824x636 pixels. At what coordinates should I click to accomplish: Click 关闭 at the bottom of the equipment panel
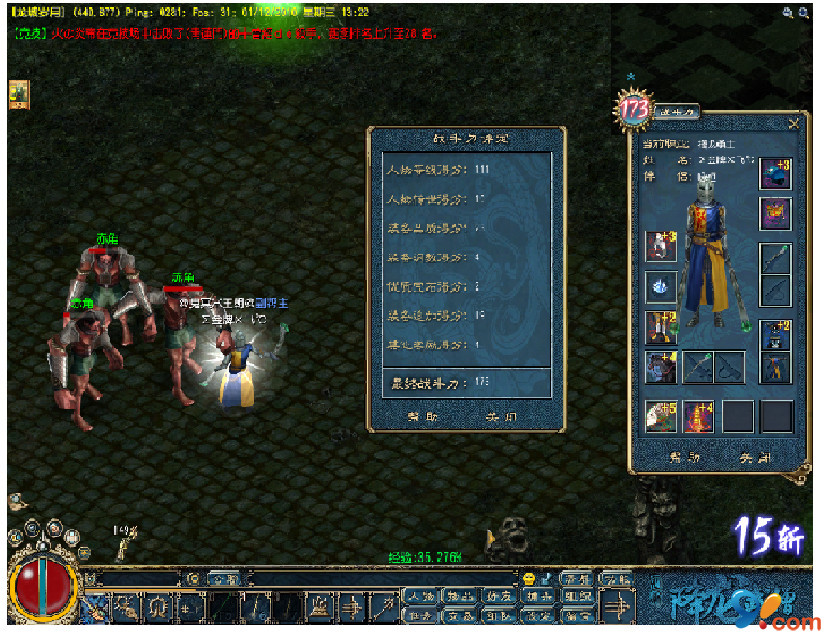[x=754, y=458]
